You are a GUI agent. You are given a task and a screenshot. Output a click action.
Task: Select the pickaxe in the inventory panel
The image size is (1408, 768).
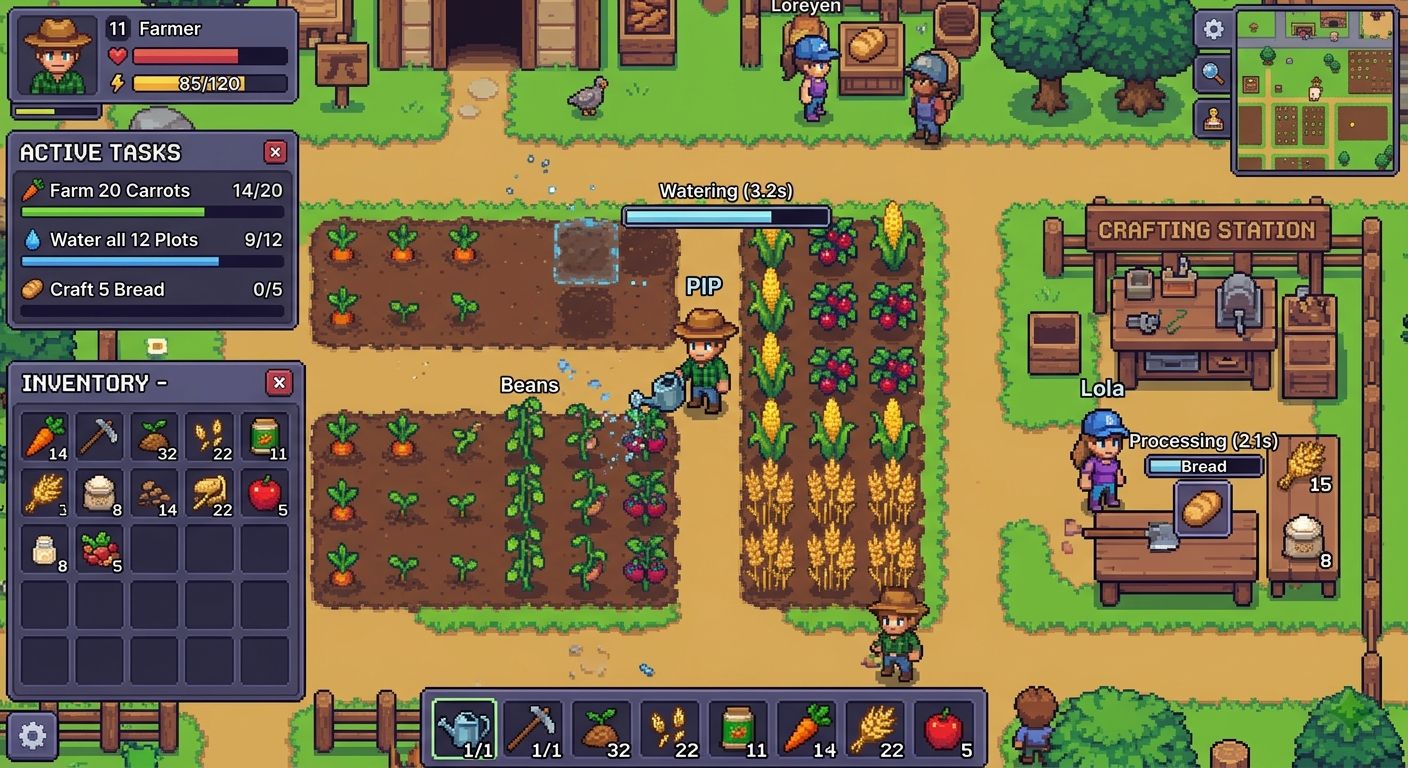click(x=100, y=437)
